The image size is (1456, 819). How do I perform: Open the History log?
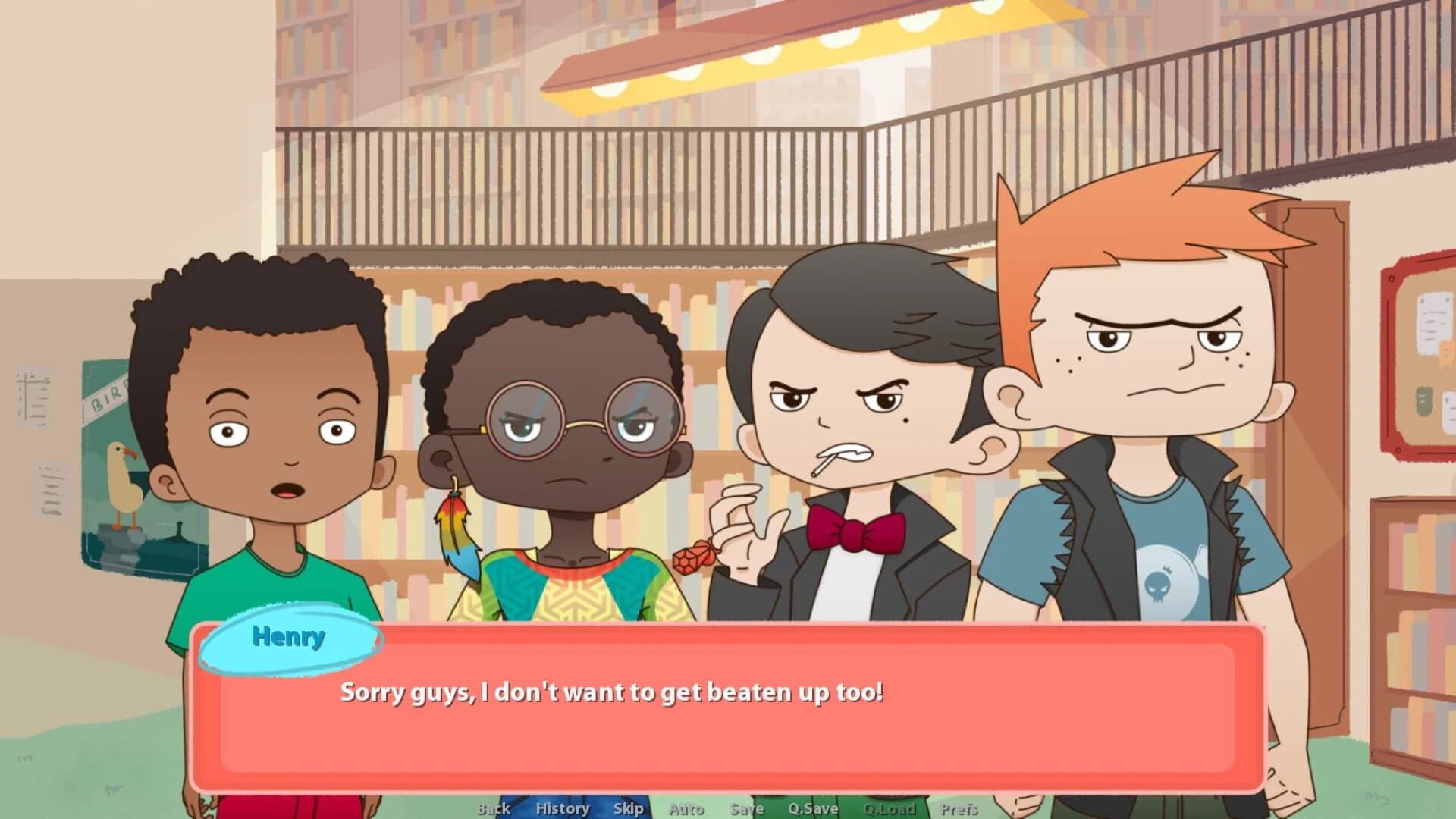(x=563, y=808)
